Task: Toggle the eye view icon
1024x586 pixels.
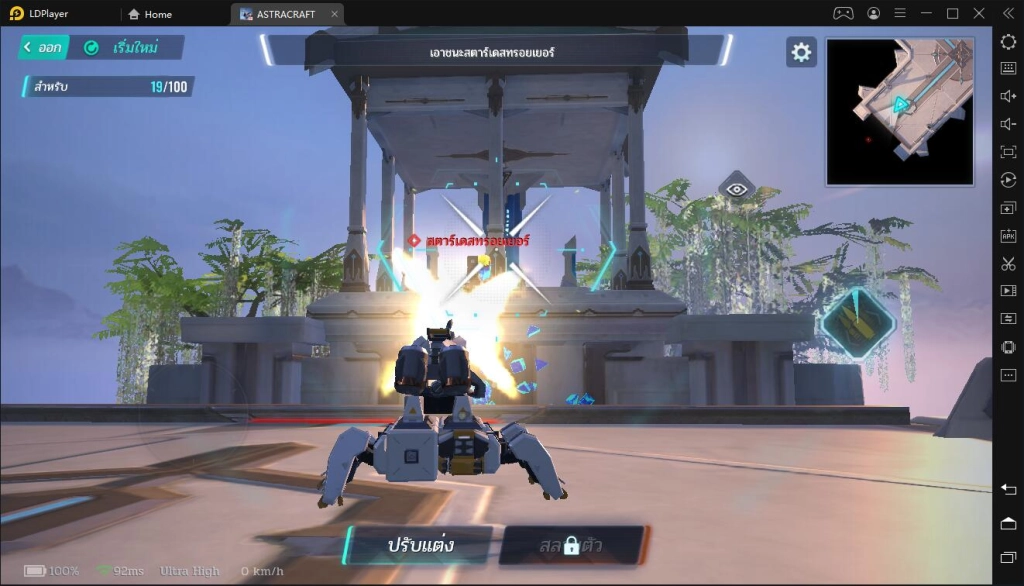Action: pyautogui.click(x=737, y=188)
